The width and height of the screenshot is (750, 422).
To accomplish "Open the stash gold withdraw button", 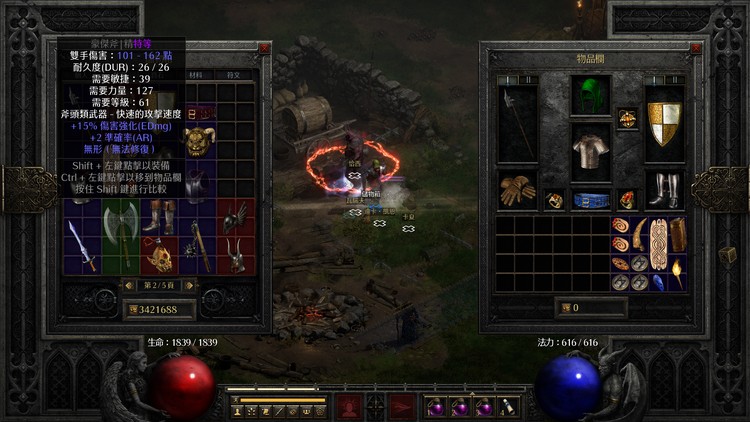I will point(130,310).
